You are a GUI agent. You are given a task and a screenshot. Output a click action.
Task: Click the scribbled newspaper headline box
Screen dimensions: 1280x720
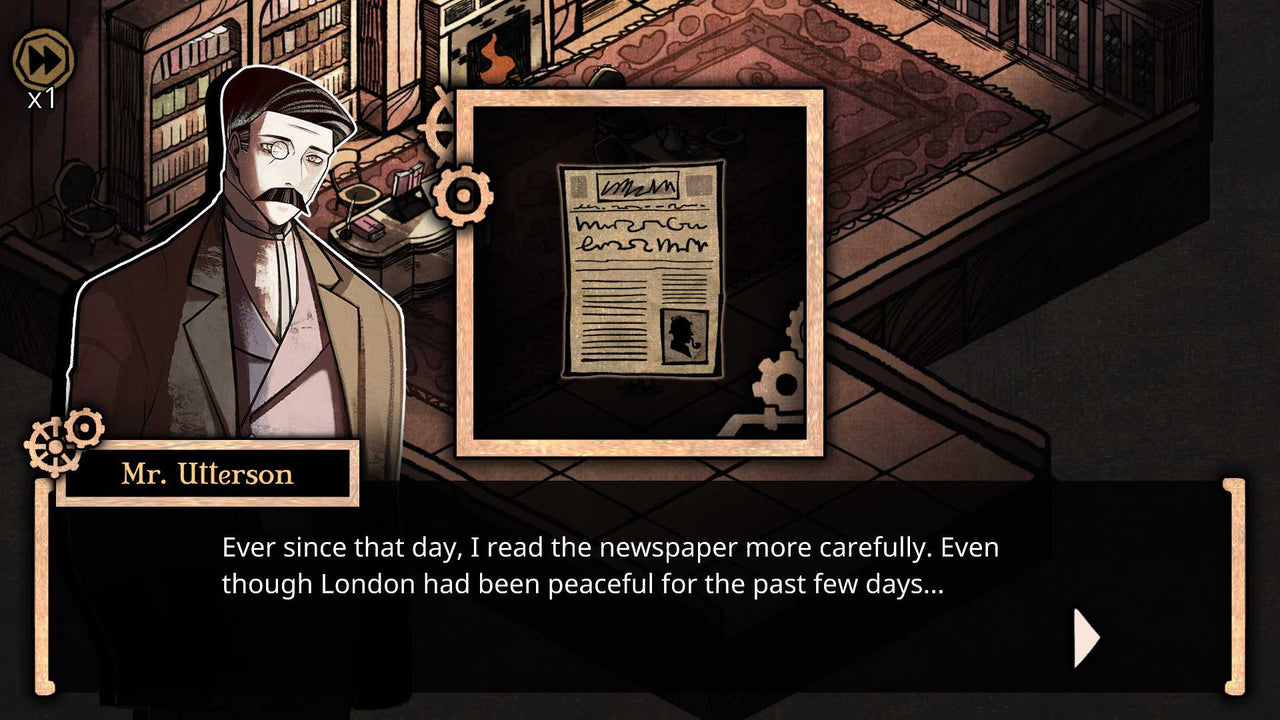637,185
